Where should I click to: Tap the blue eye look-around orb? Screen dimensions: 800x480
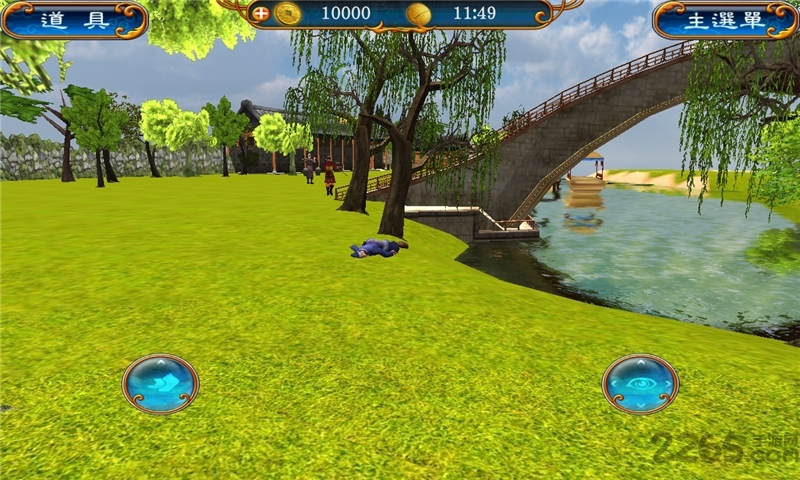pos(640,384)
